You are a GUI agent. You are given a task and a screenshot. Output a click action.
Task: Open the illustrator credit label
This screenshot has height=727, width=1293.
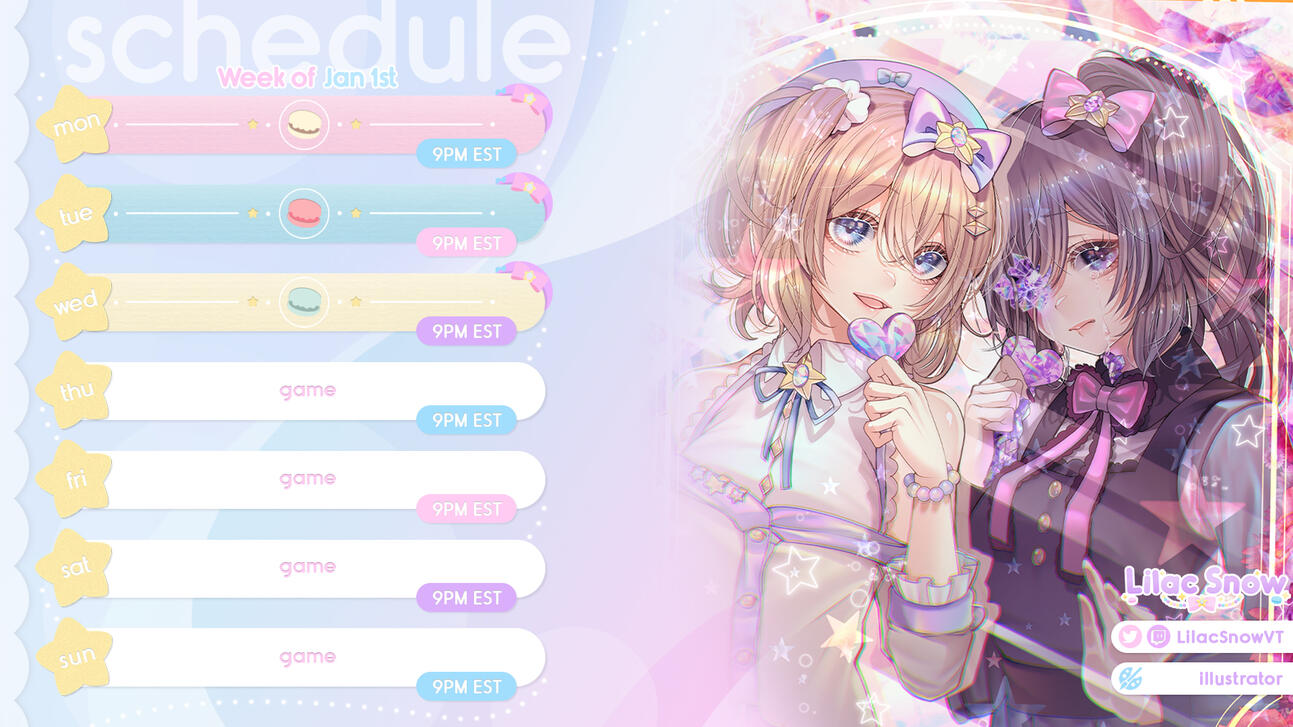[x=1240, y=679]
